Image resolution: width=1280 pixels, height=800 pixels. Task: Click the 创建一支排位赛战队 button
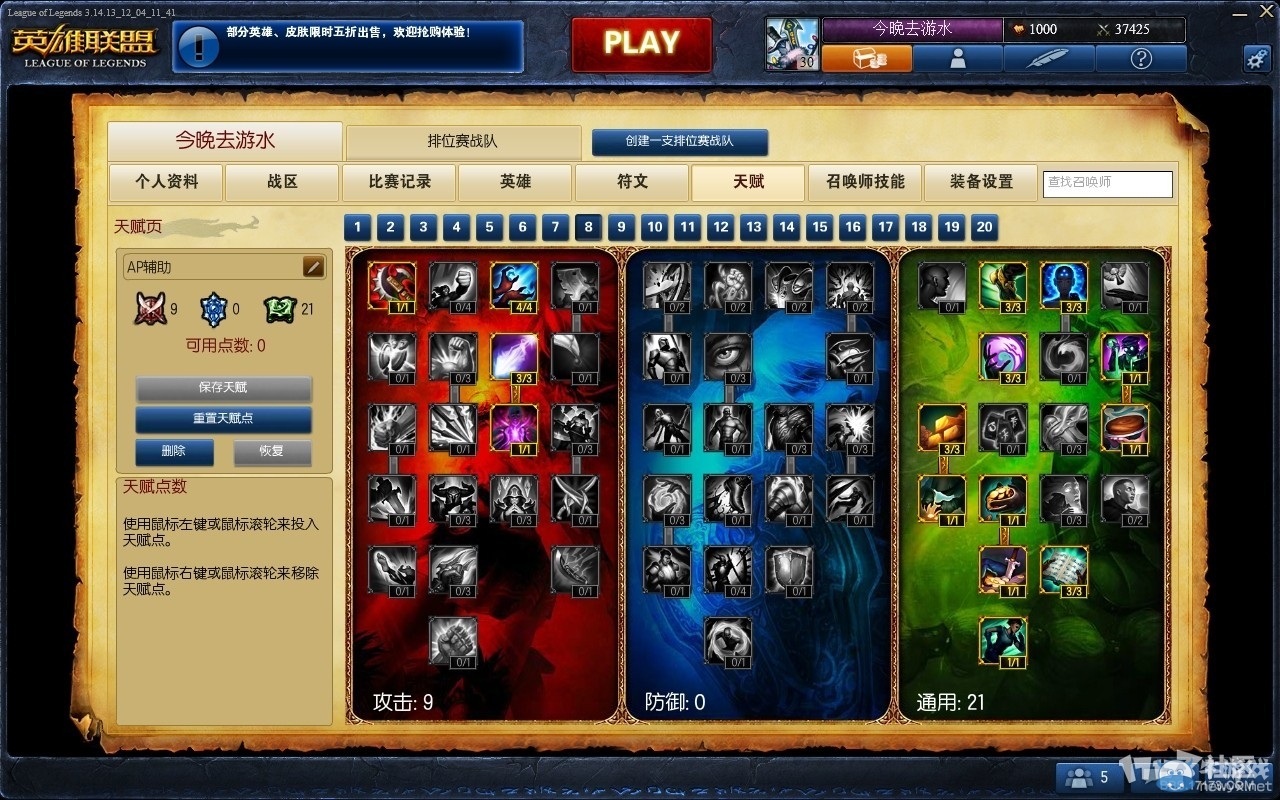(x=679, y=142)
